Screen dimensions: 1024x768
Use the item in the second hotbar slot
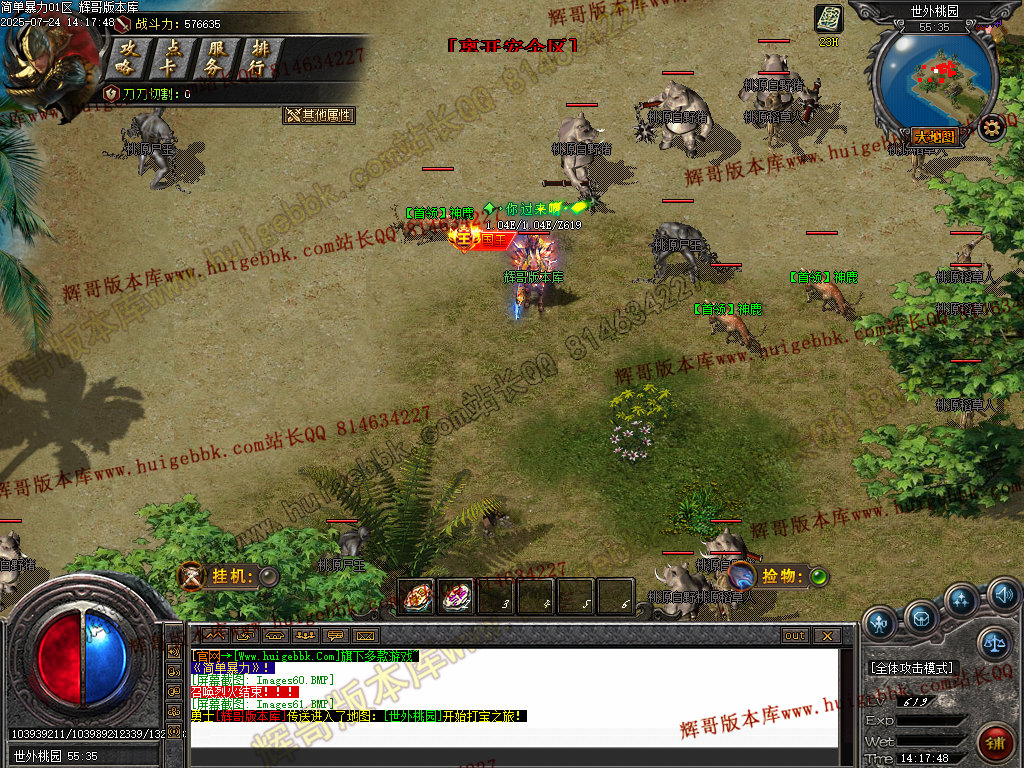coord(456,597)
